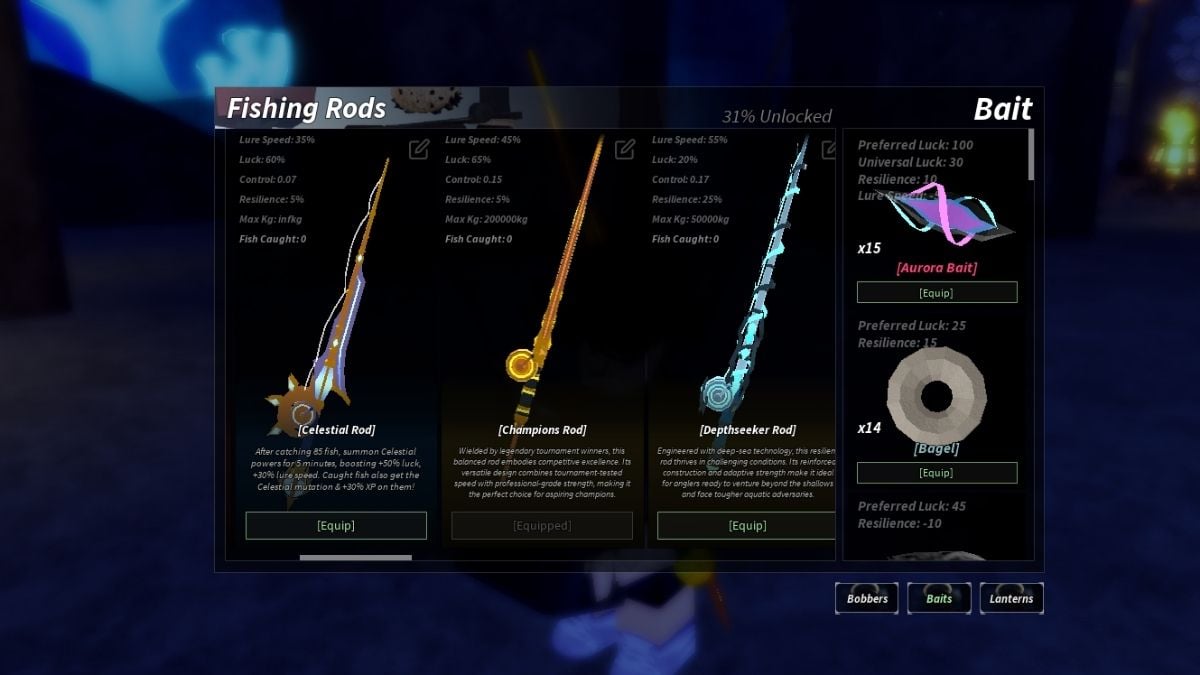Click the bait list vertical scrollbar
The height and width of the screenshot is (675, 1200).
(1030, 155)
